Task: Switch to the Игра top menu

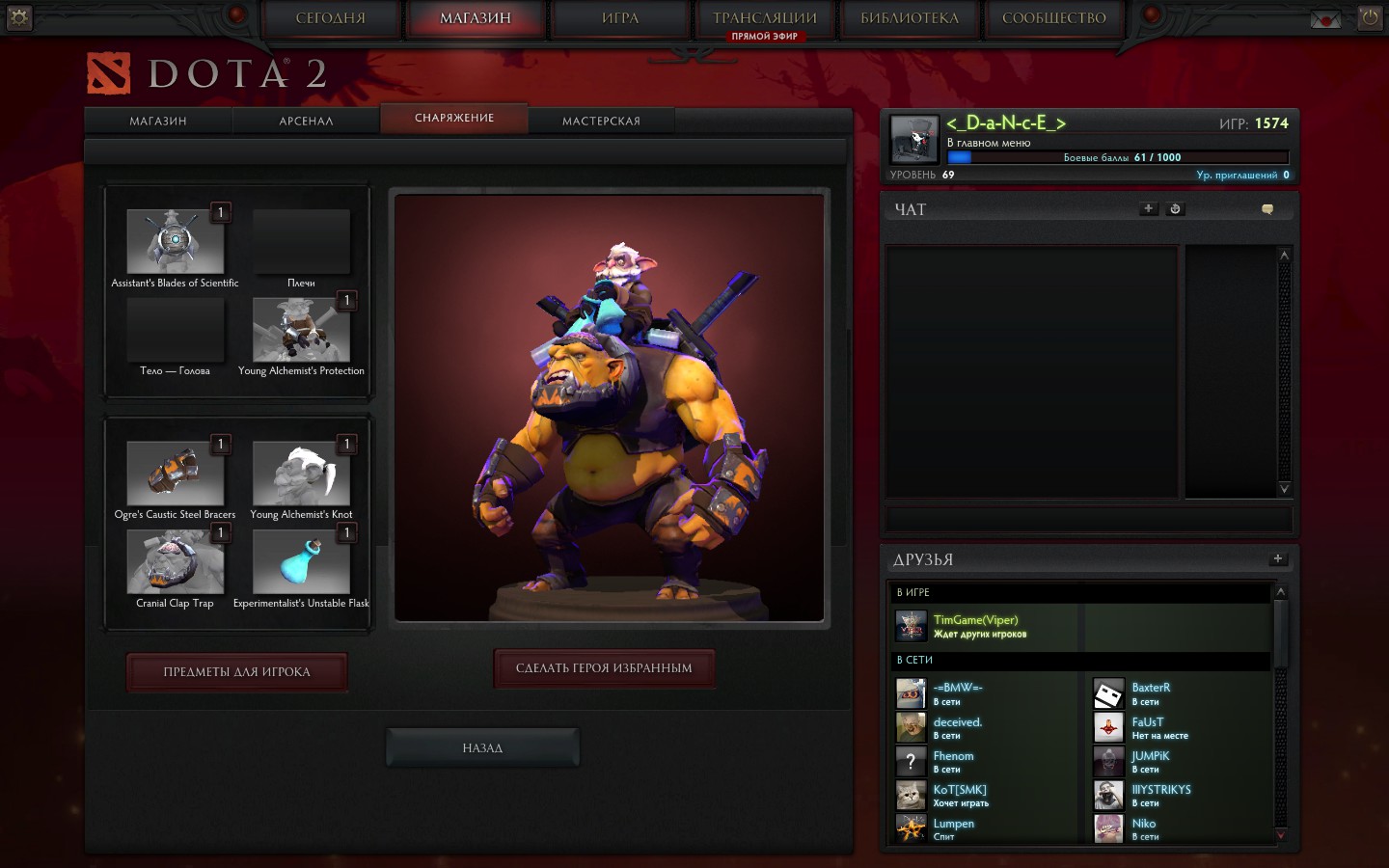Action: pyautogui.click(x=620, y=18)
